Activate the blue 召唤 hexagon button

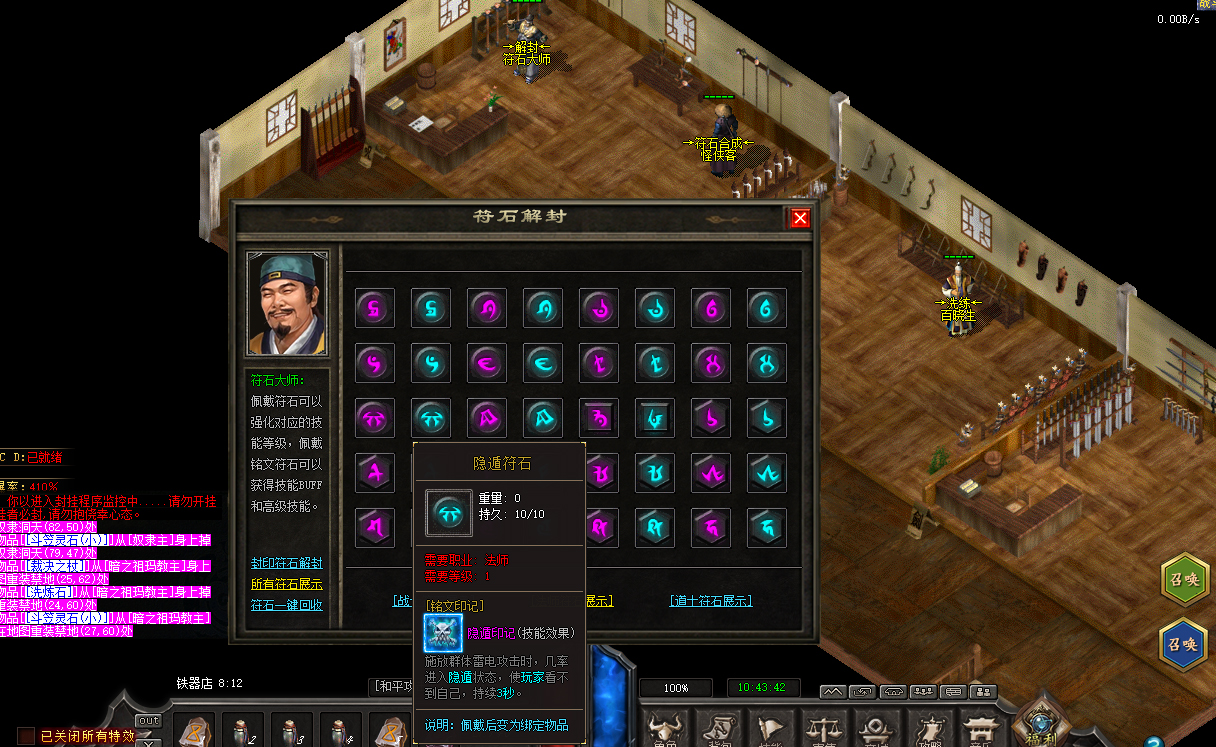1183,644
